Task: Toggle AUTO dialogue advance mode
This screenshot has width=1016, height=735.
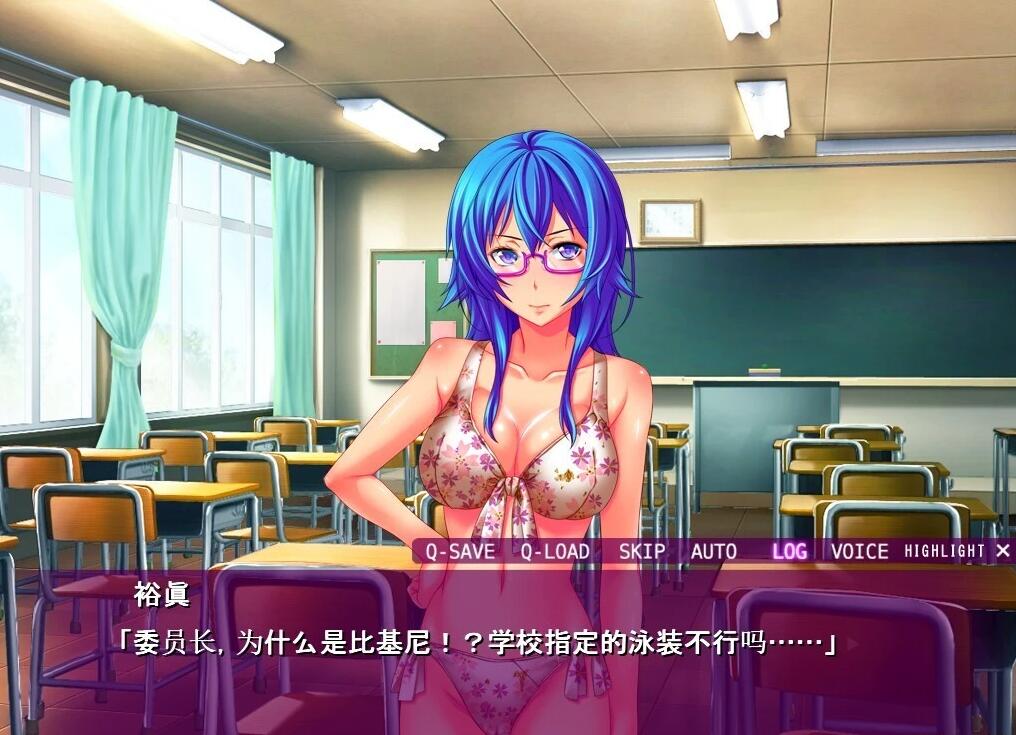Action: pos(713,551)
